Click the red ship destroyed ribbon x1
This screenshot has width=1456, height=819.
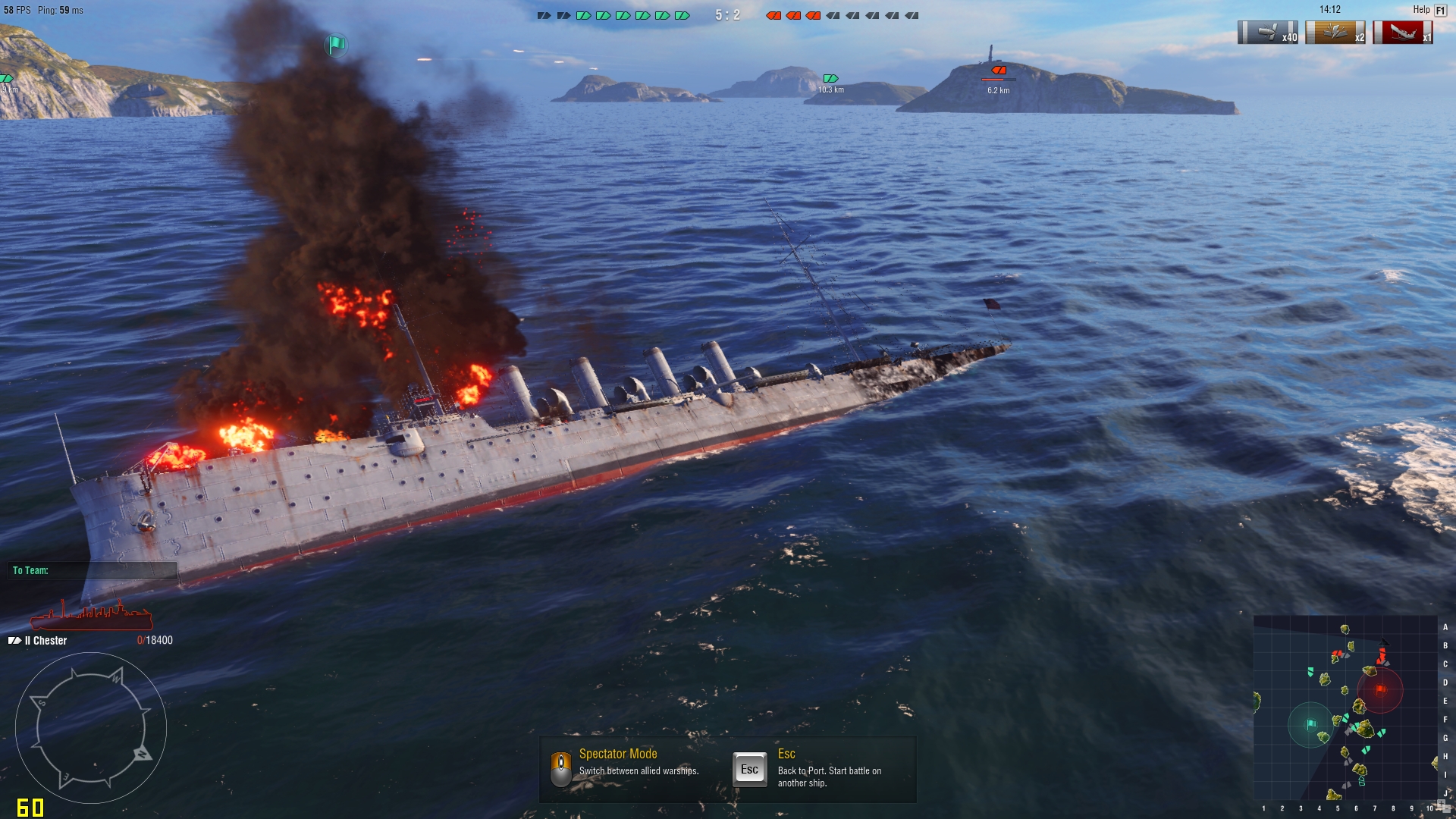[1403, 33]
